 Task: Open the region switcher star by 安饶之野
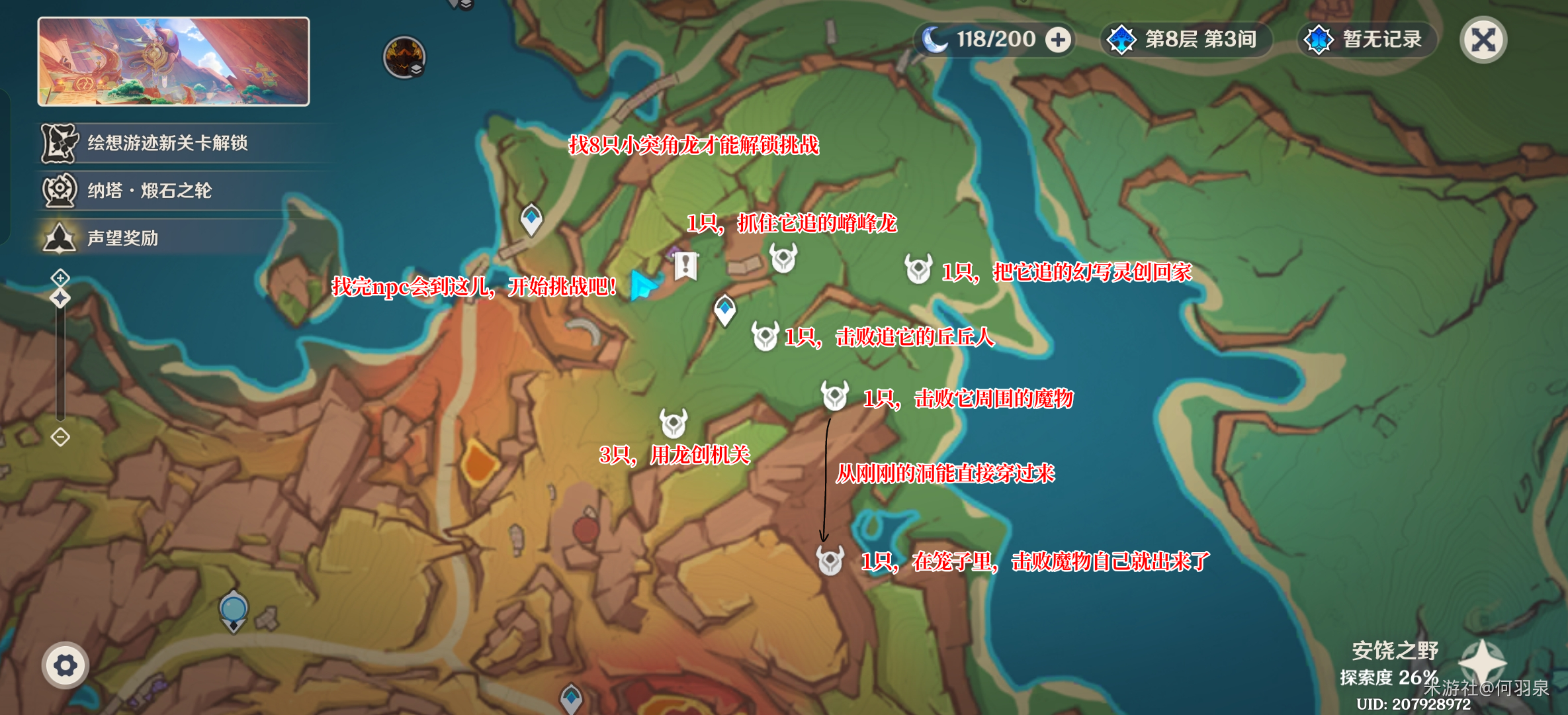(x=1483, y=662)
